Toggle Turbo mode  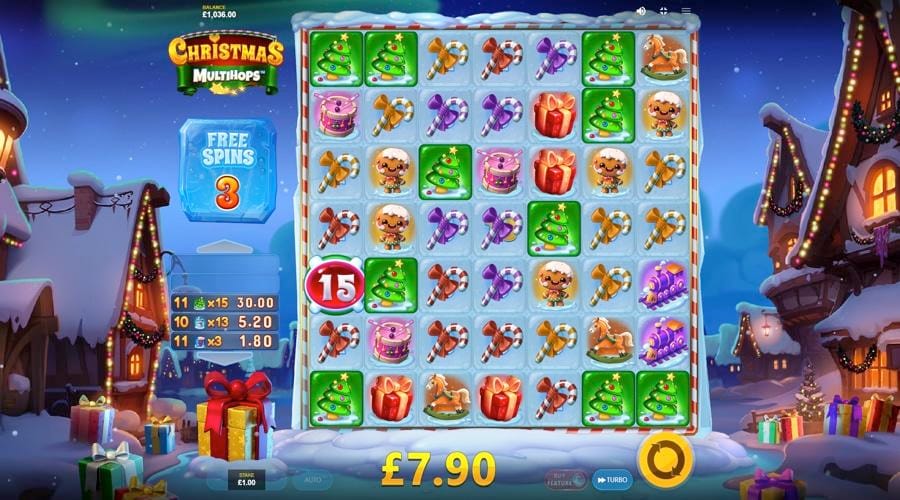pos(612,479)
